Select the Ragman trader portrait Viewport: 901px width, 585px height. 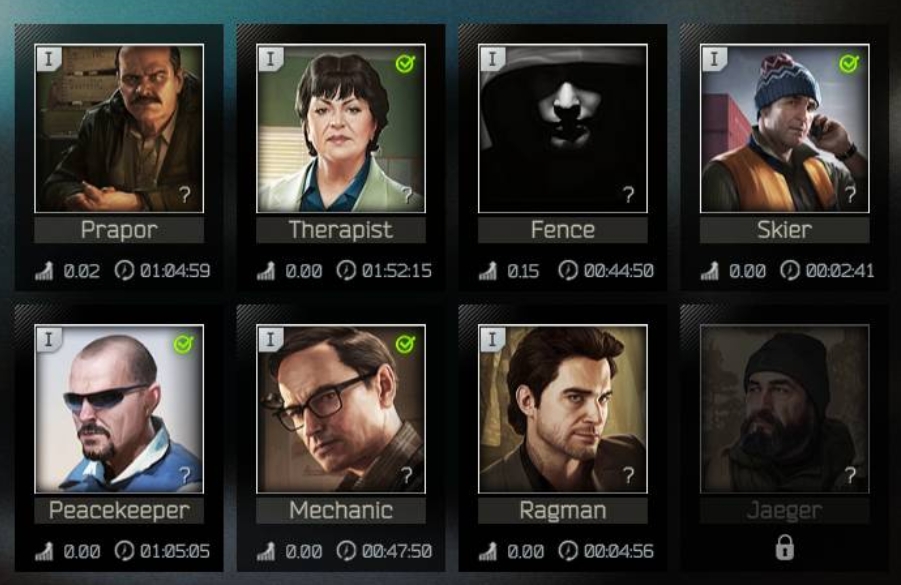point(562,408)
